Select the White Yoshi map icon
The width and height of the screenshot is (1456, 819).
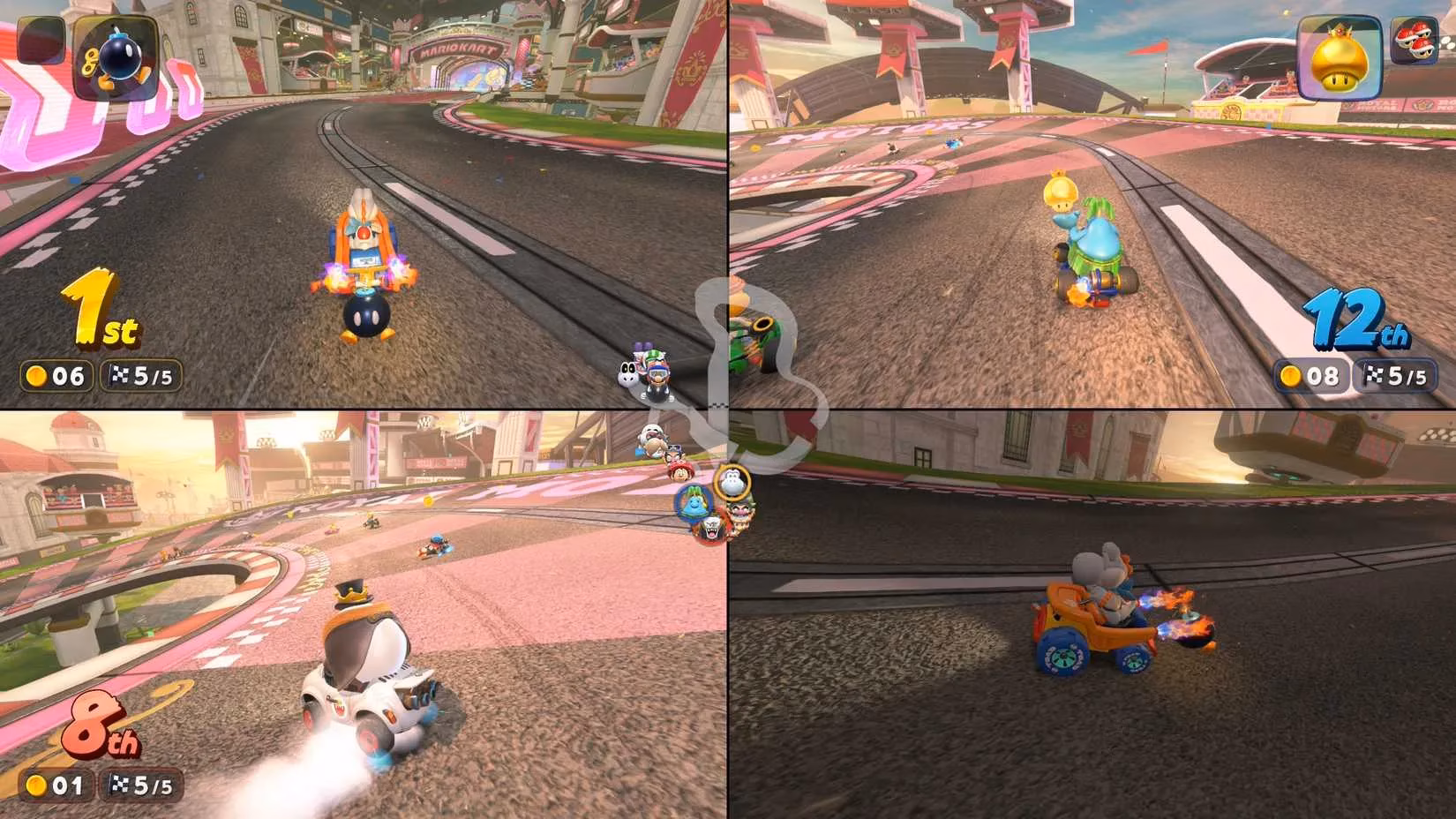[x=733, y=482]
